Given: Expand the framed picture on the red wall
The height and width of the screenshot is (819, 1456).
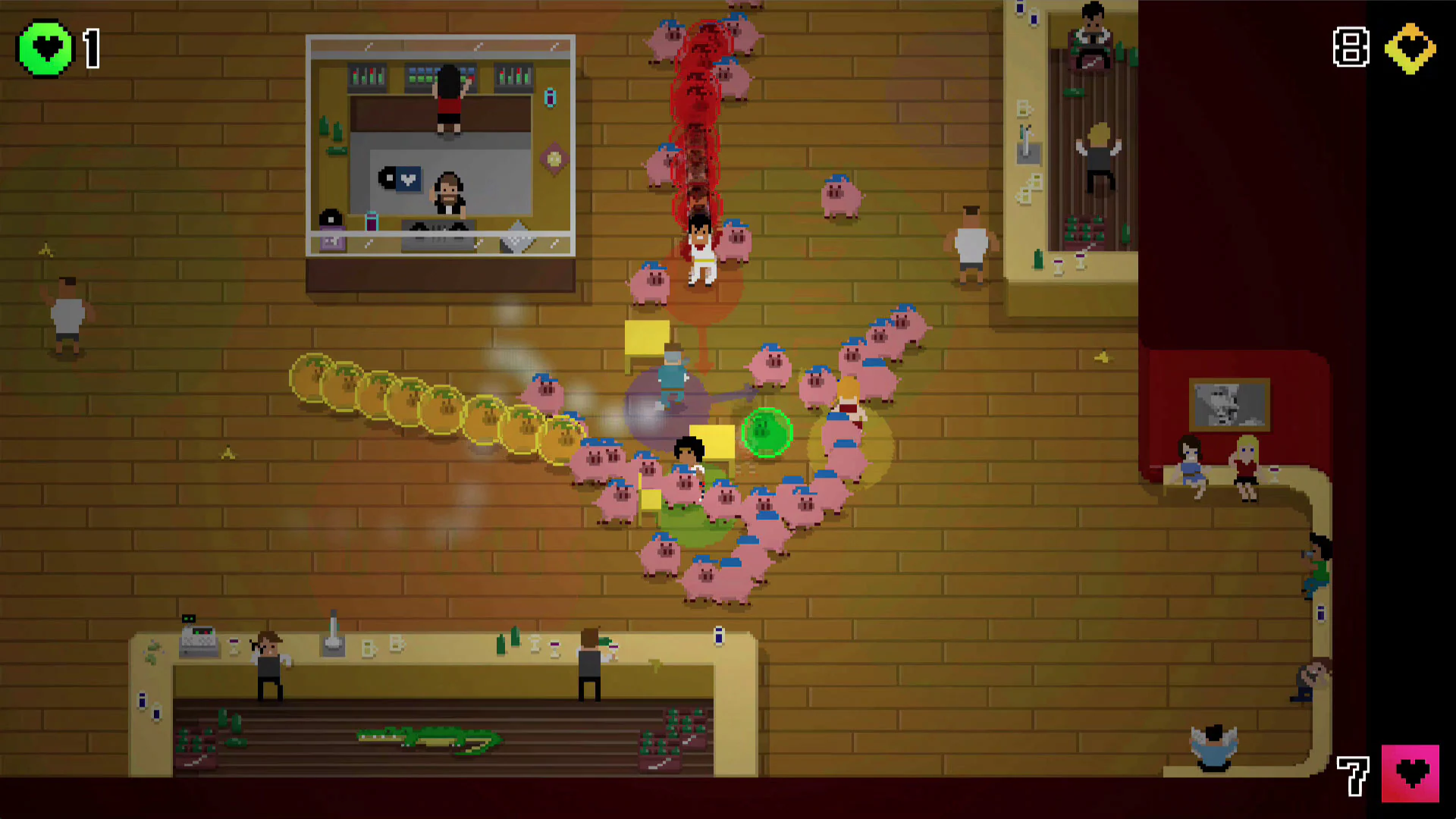Looking at the screenshot, I should click(1230, 404).
